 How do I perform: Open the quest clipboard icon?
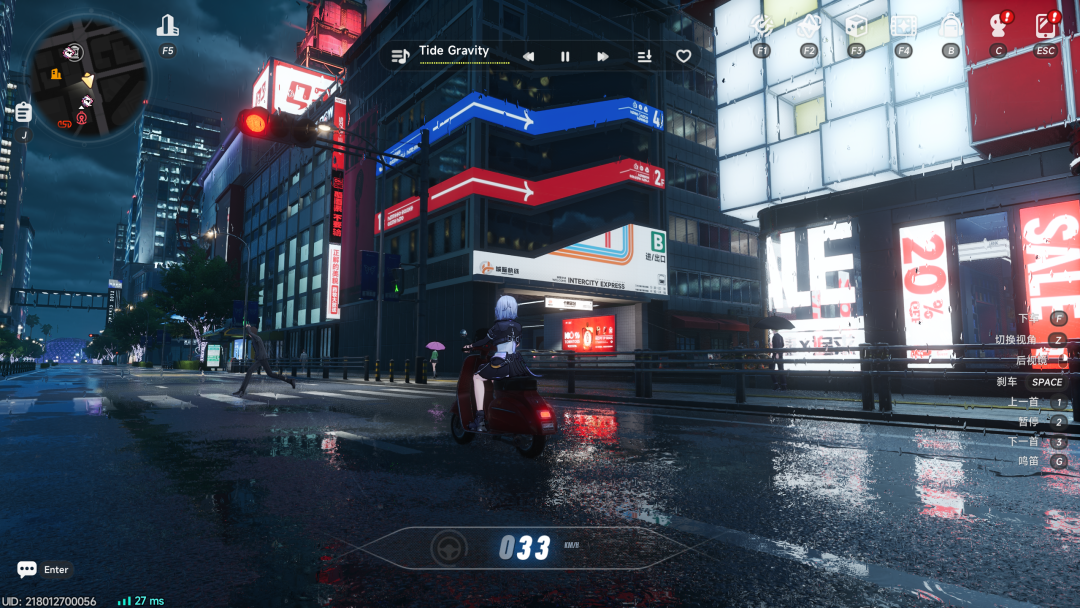point(23,112)
